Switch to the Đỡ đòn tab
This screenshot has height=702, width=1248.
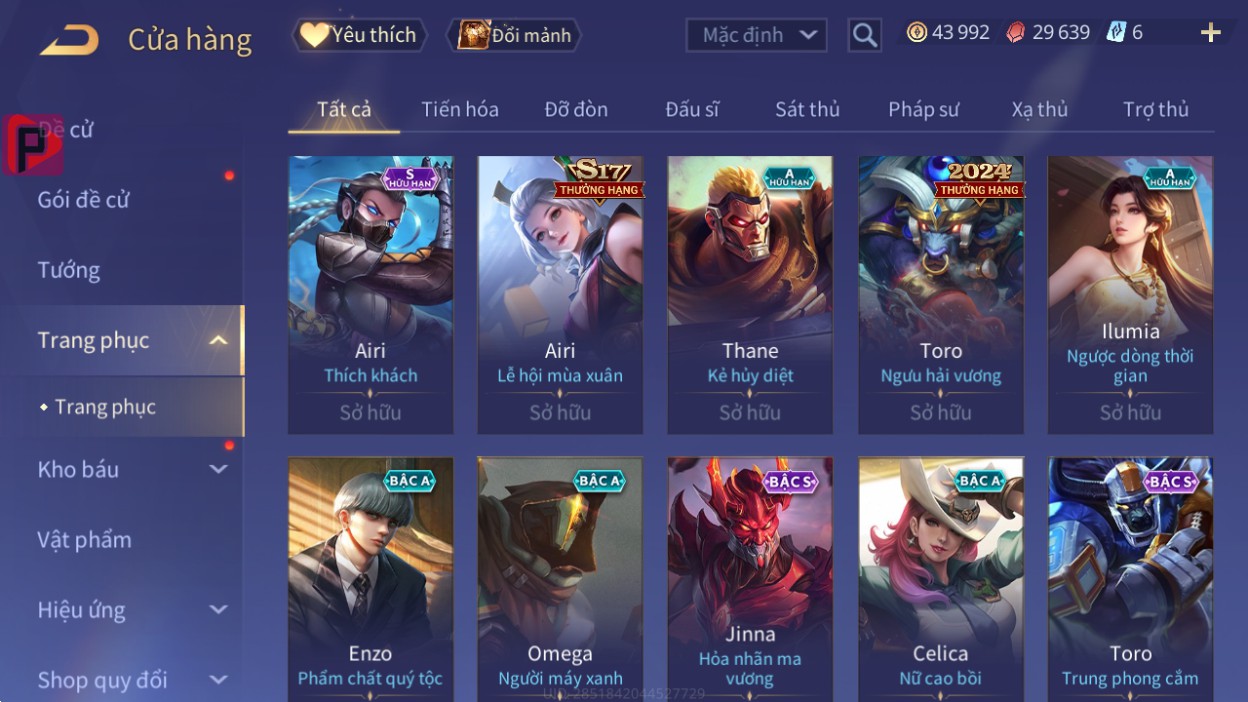click(x=576, y=109)
